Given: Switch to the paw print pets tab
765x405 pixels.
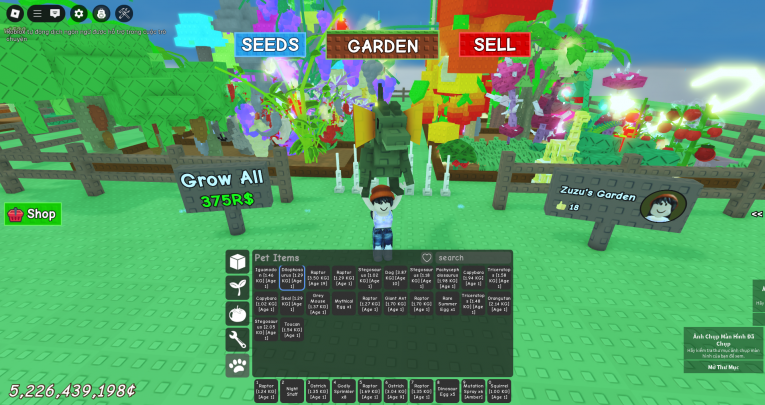Looking at the screenshot, I should [237, 365].
